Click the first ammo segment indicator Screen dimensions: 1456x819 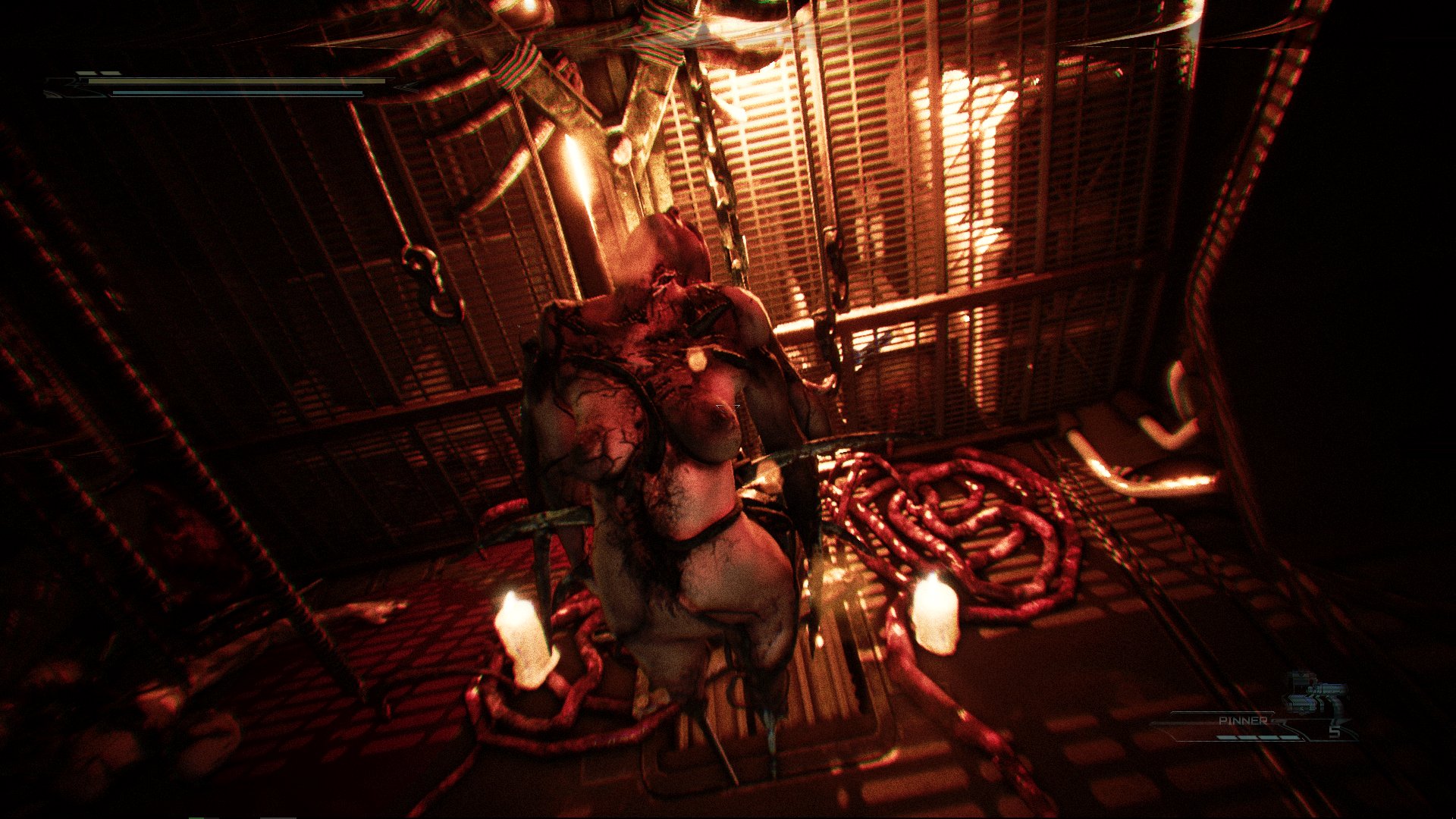[x=1226, y=737]
